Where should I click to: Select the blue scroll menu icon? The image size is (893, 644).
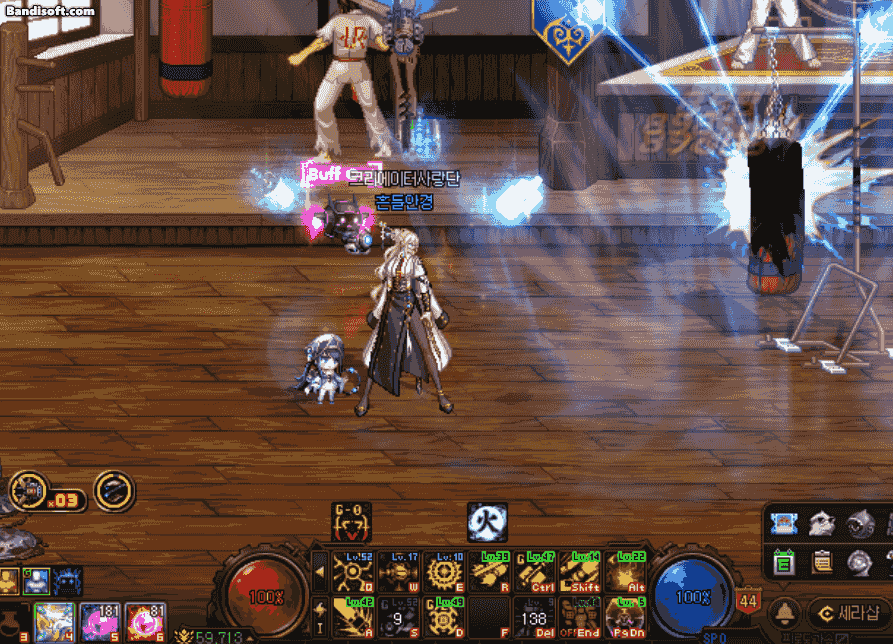pos(785,523)
